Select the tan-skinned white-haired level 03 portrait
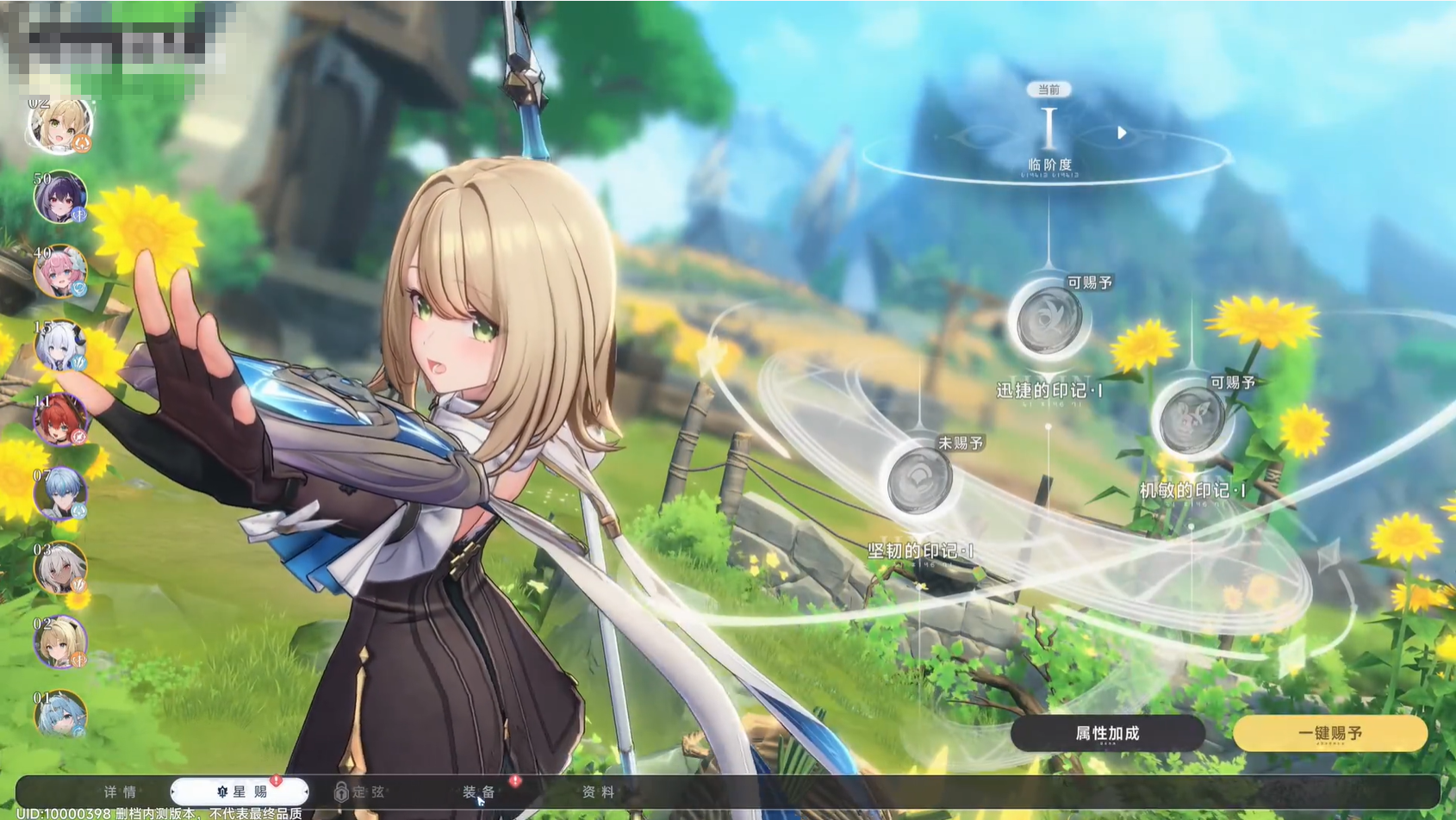The width and height of the screenshot is (1456, 820). pos(60,568)
